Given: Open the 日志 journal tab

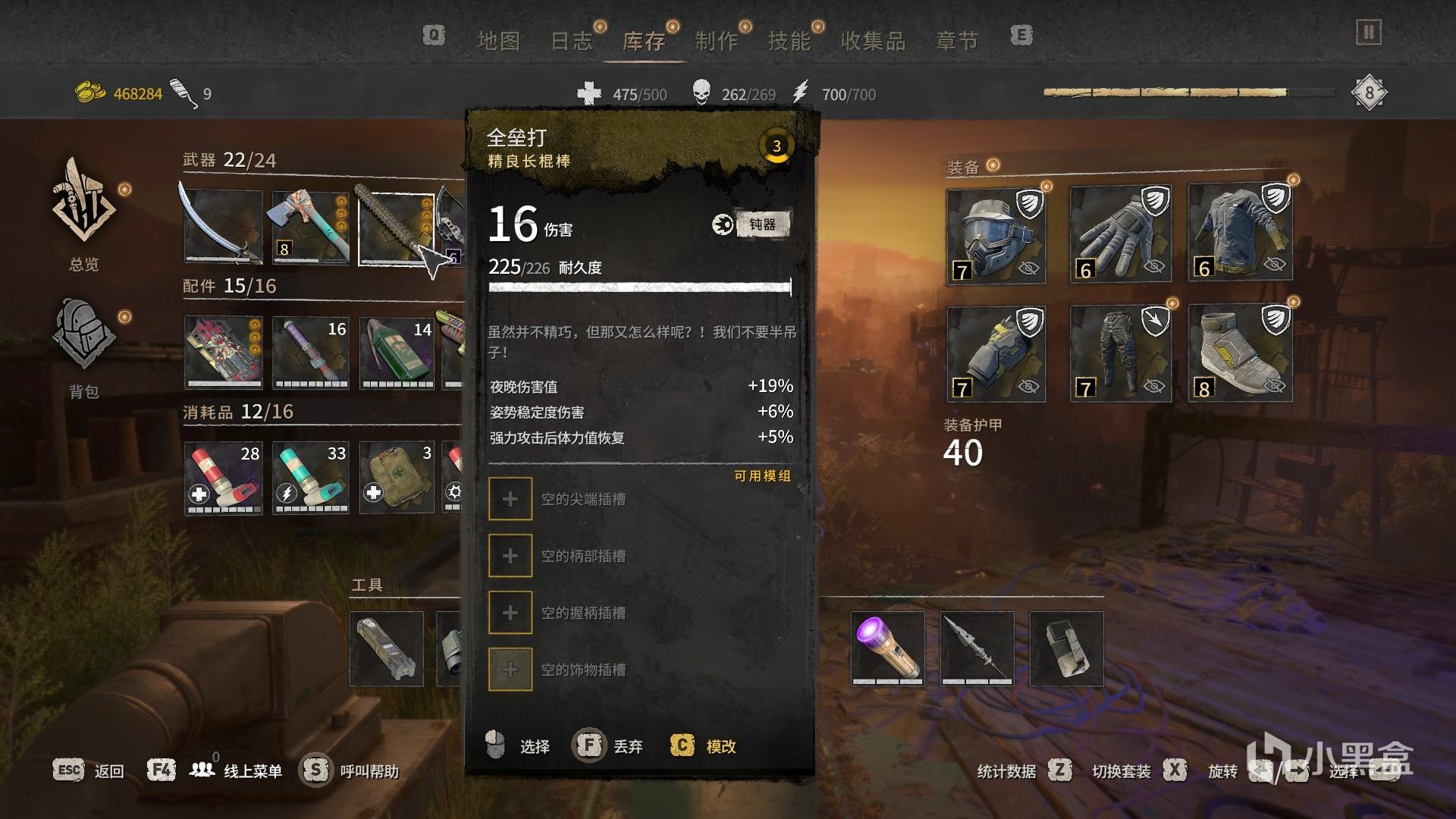Looking at the screenshot, I should (571, 41).
